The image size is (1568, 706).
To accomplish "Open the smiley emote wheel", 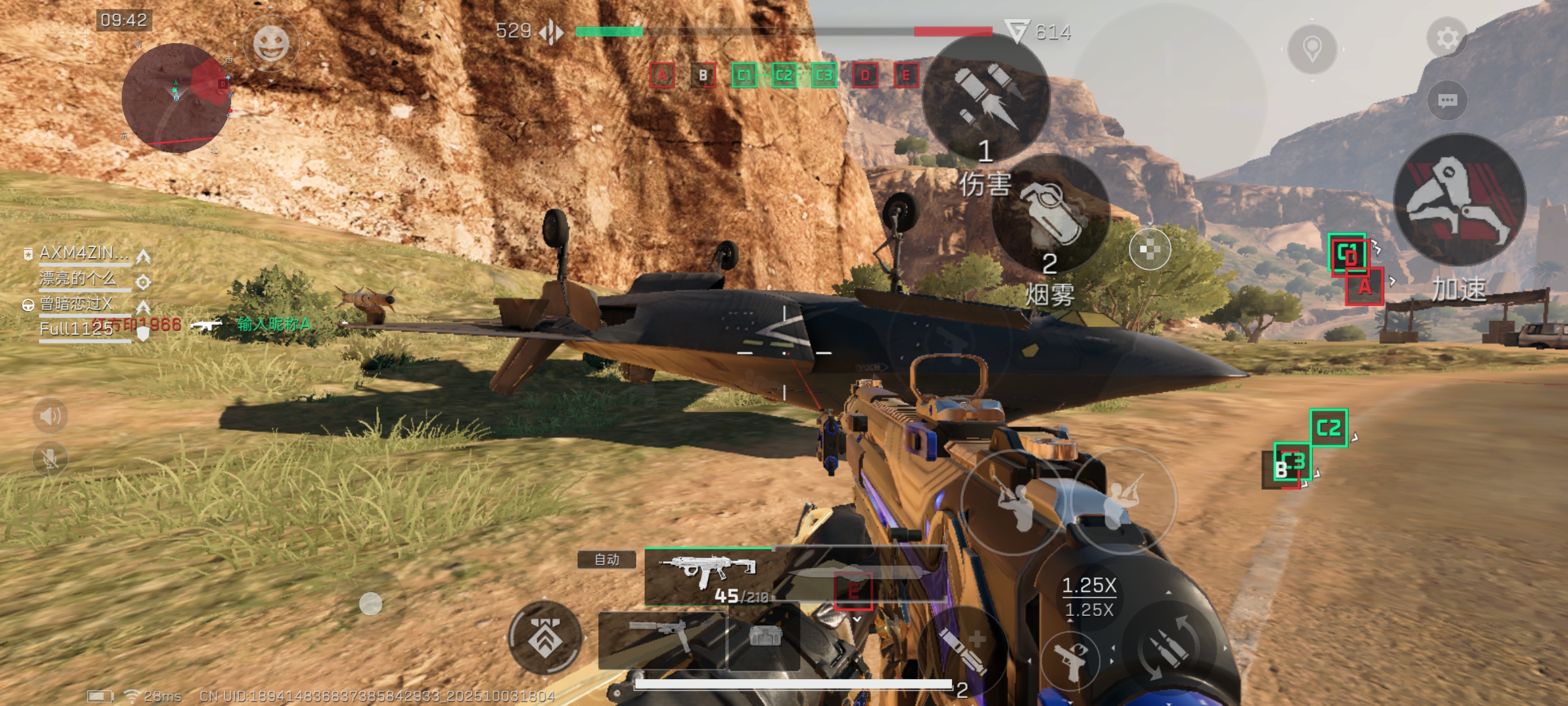I will pos(270,44).
